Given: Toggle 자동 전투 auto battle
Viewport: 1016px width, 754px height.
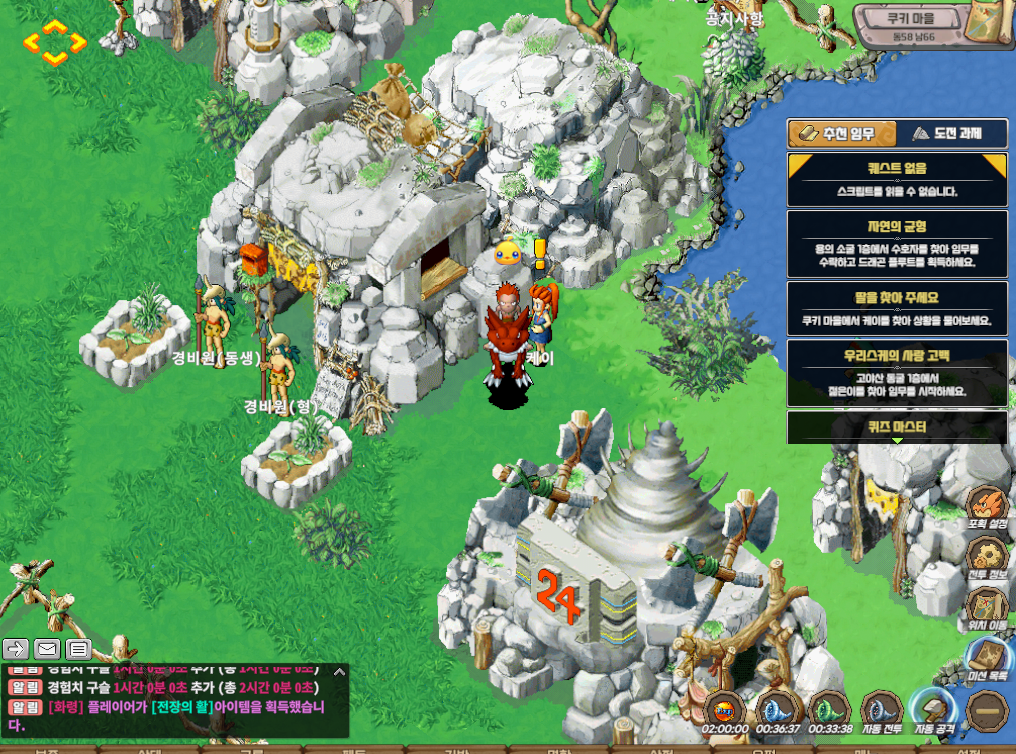Looking at the screenshot, I should 882,712.
